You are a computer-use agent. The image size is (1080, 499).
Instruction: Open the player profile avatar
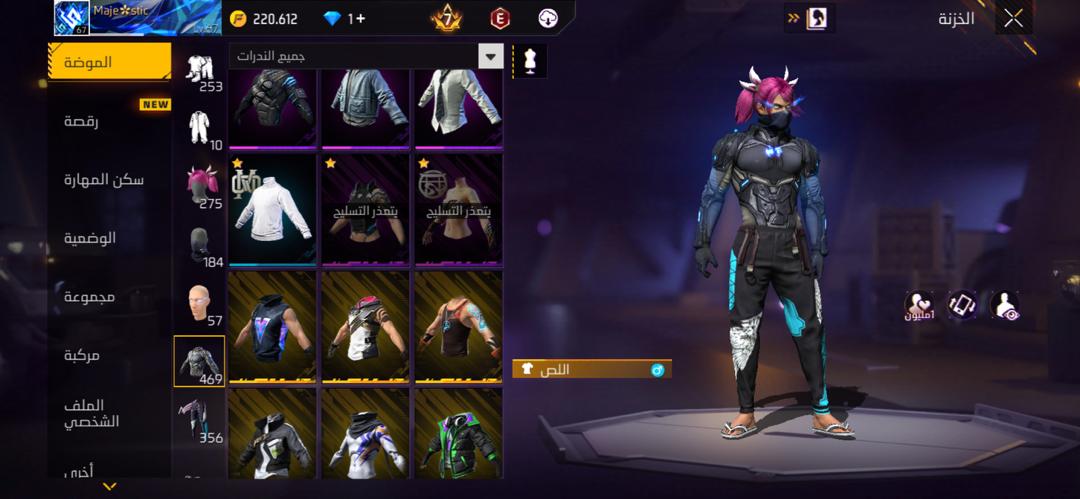click(x=71, y=18)
